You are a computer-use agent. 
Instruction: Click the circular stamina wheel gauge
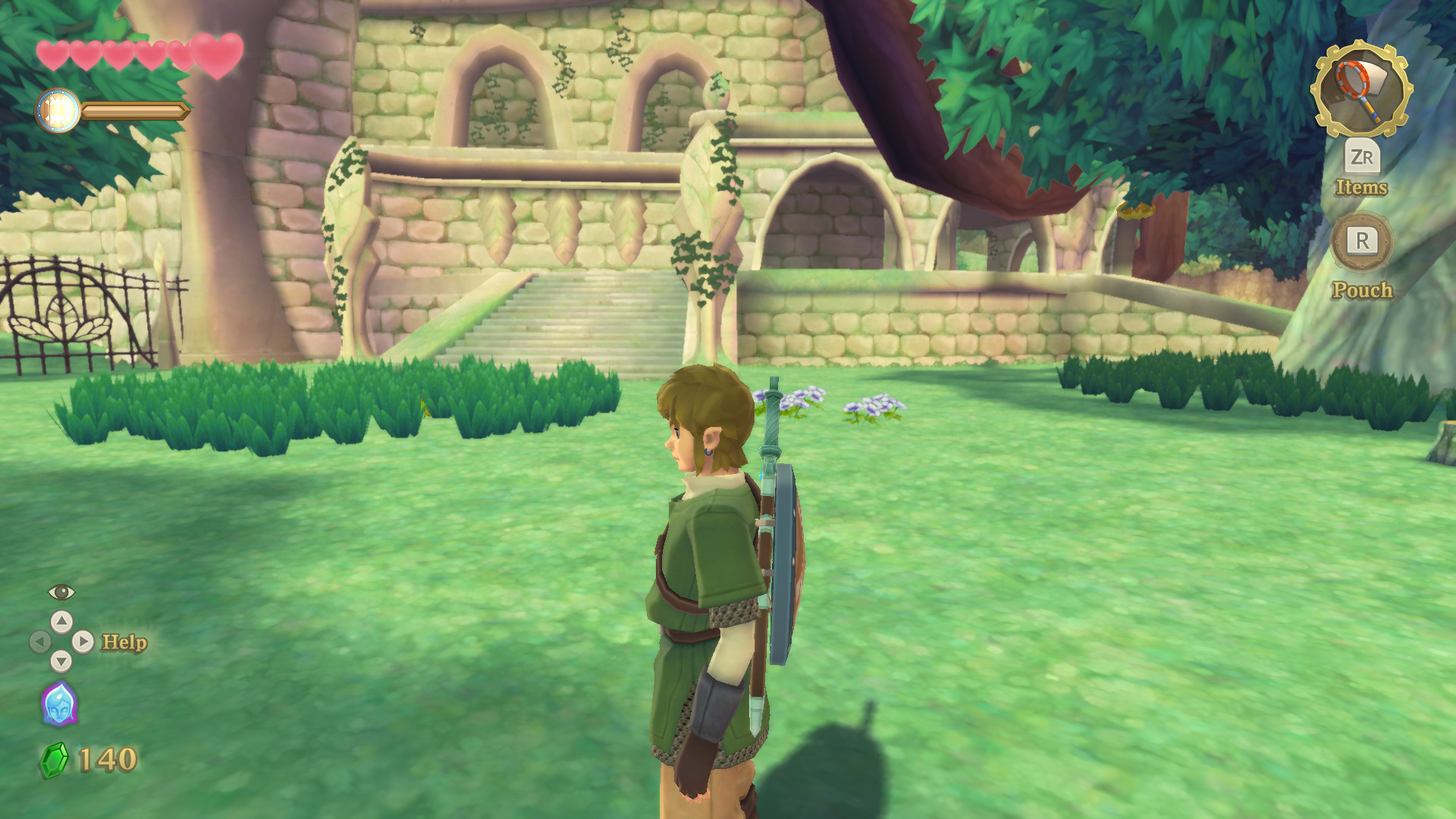coord(57,108)
